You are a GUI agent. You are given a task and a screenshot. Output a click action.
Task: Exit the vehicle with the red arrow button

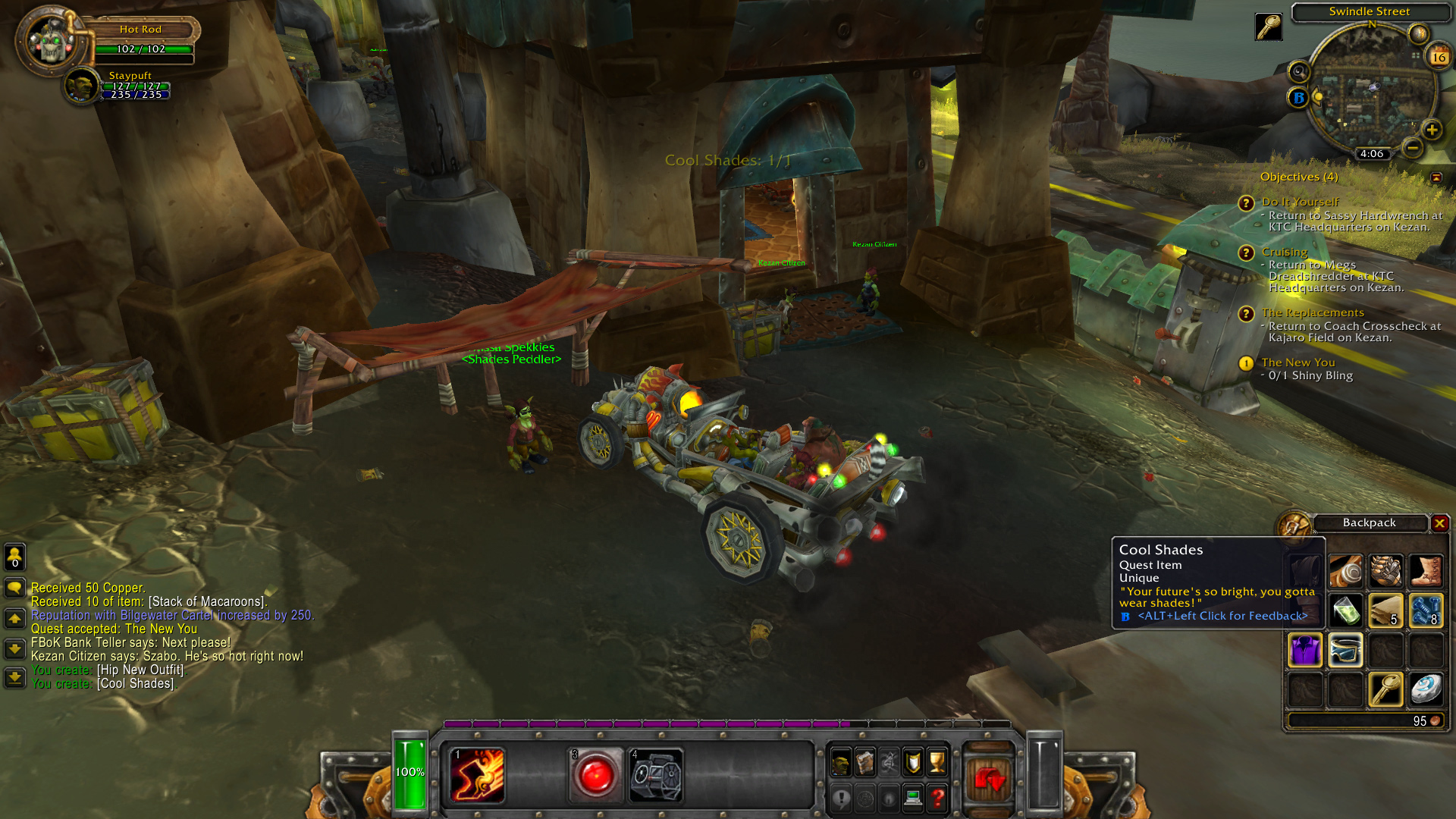[989, 779]
